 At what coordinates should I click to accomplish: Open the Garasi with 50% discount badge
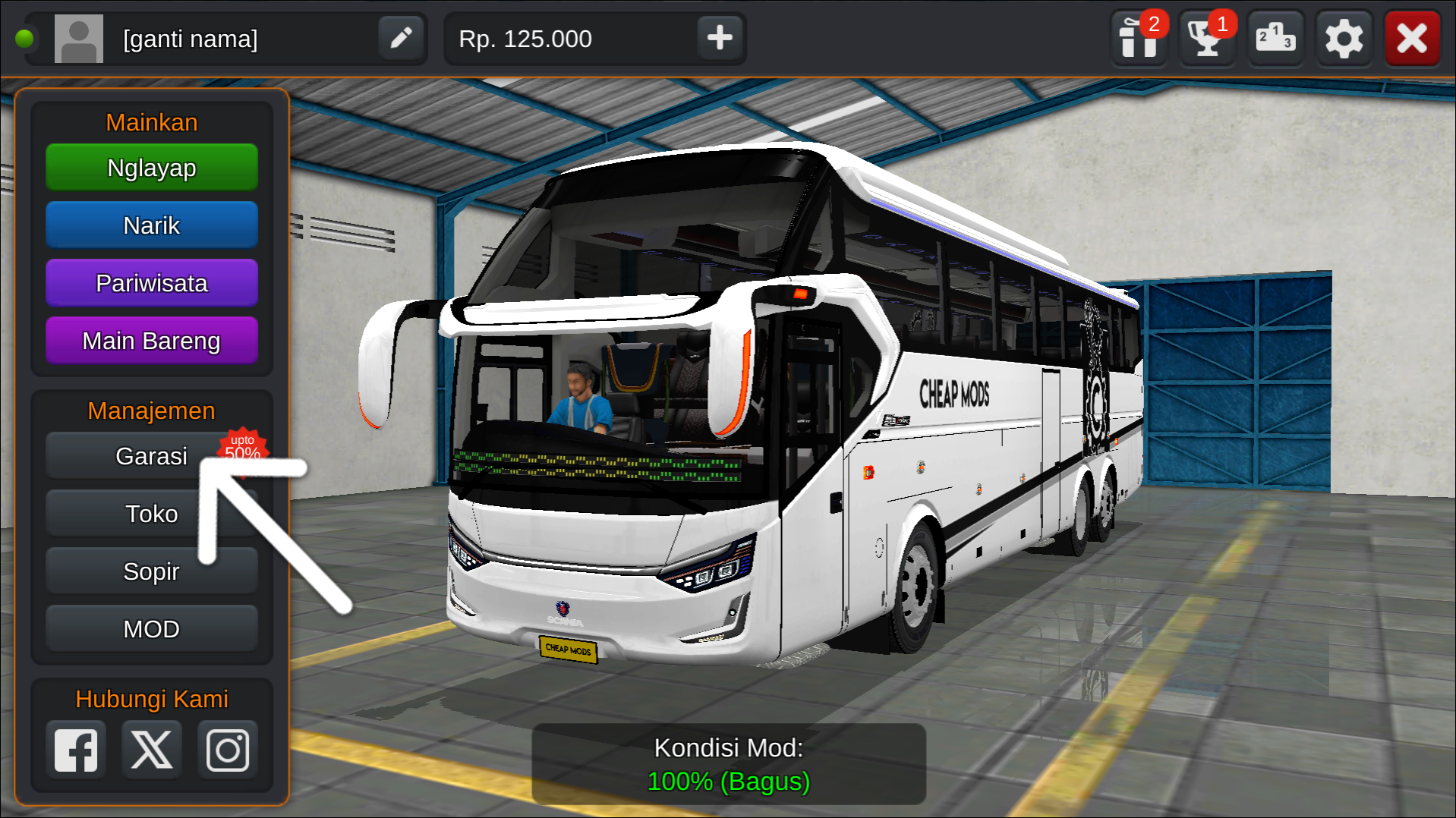click(151, 455)
